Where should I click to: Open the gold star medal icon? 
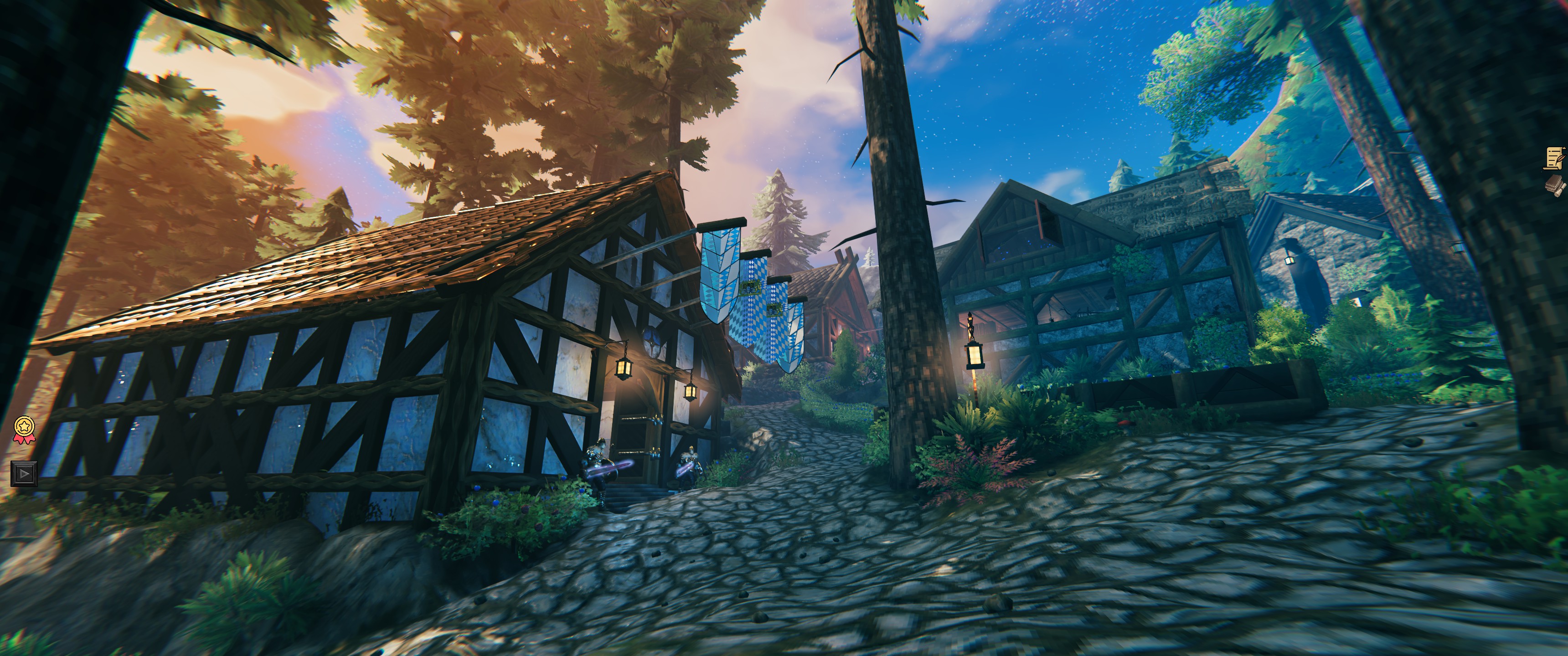(24, 429)
